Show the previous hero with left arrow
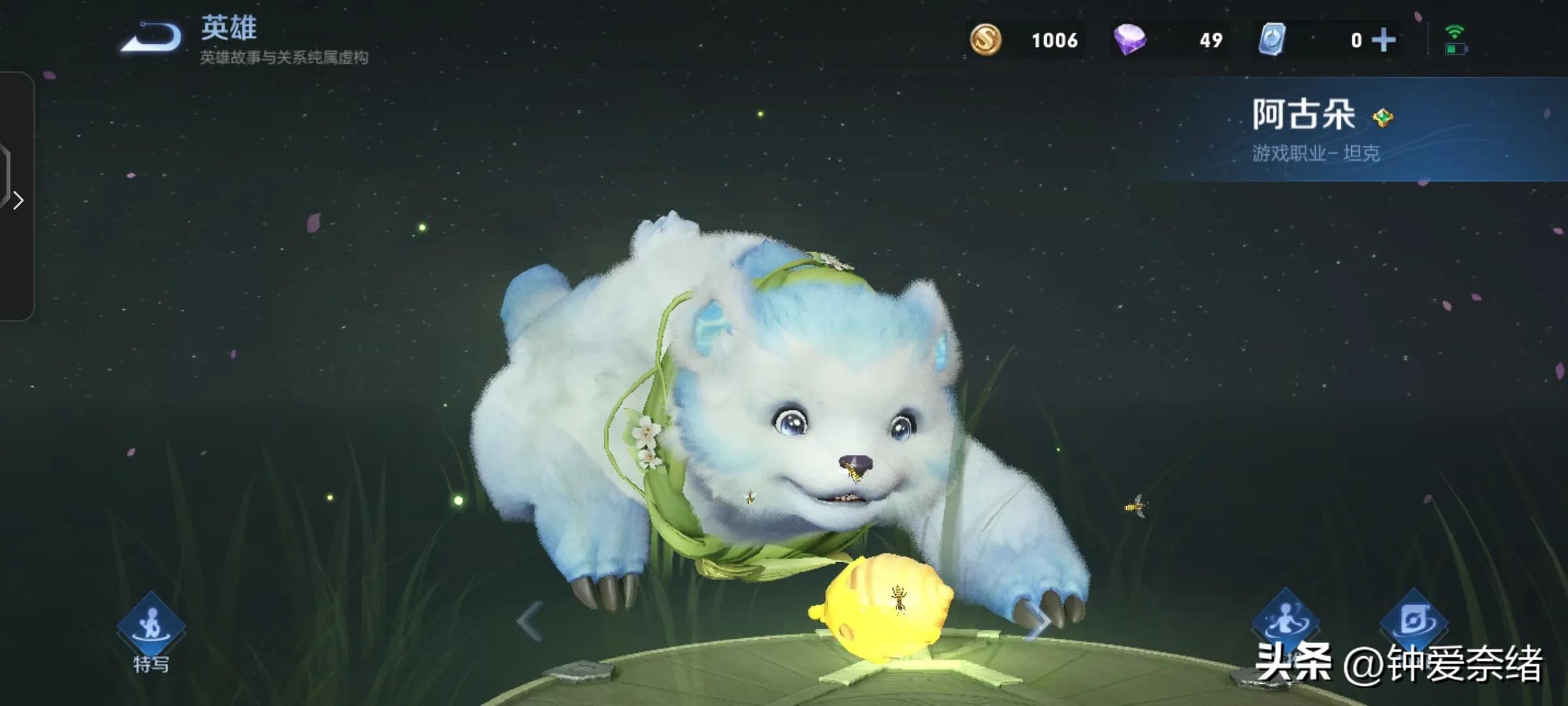The image size is (1568, 706). pyautogui.click(x=529, y=621)
